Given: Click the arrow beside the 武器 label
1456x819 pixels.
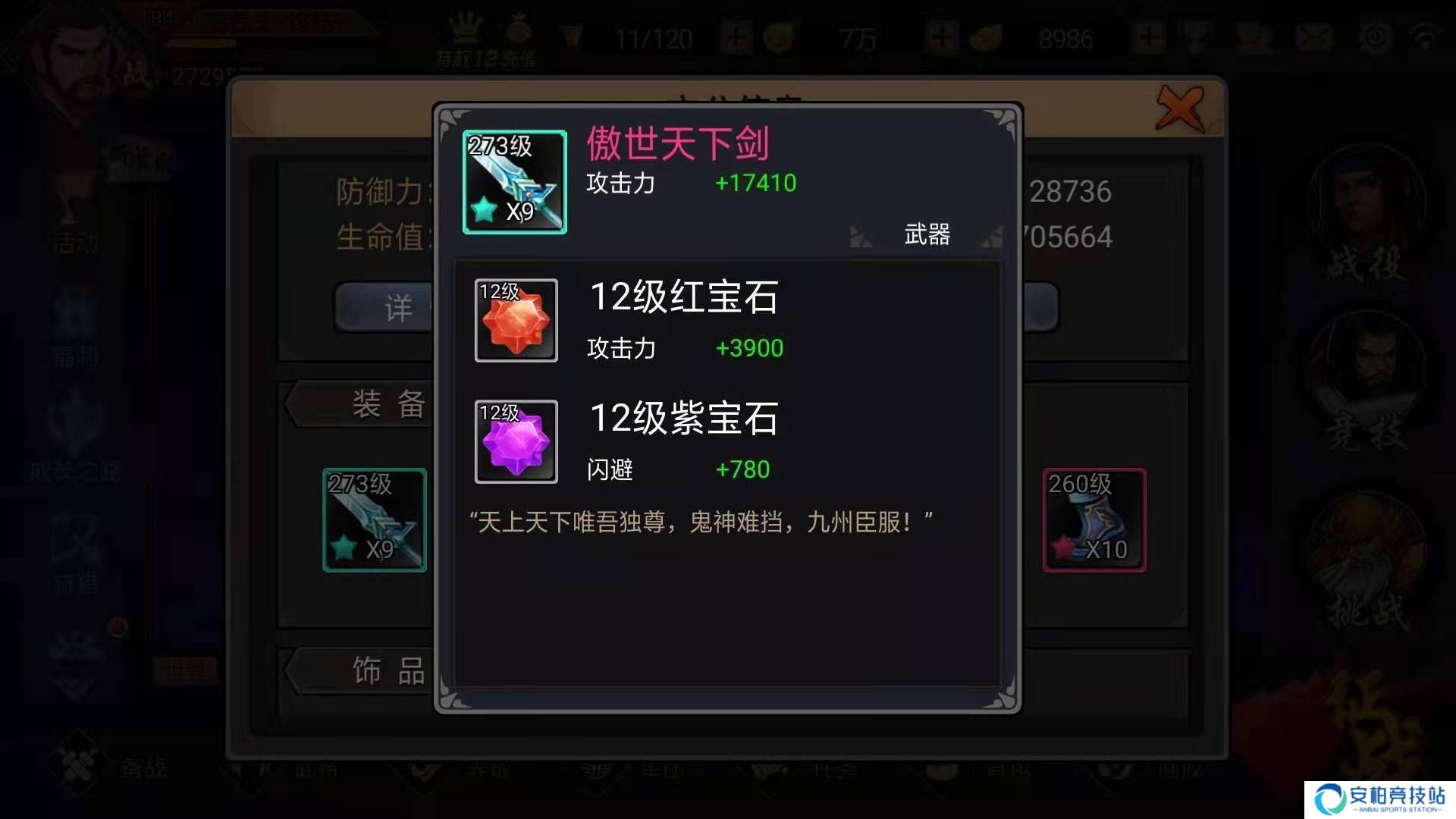Looking at the screenshot, I should click(861, 237).
